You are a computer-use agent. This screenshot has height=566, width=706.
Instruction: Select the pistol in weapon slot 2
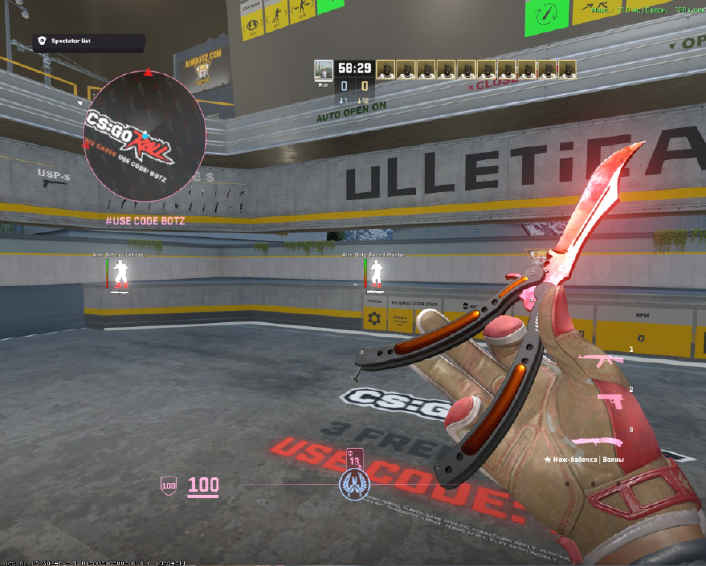pos(613,399)
